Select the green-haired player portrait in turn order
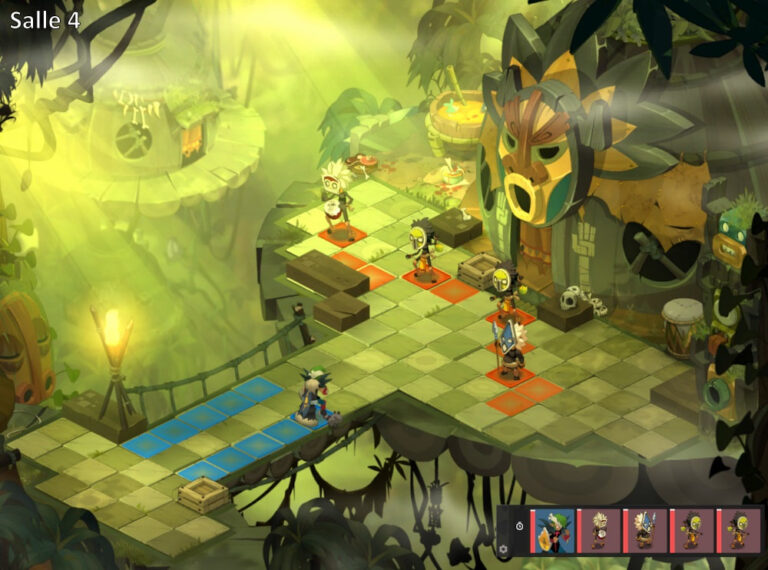The height and width of the screenshot is (570, 768). tap(553, 531)
